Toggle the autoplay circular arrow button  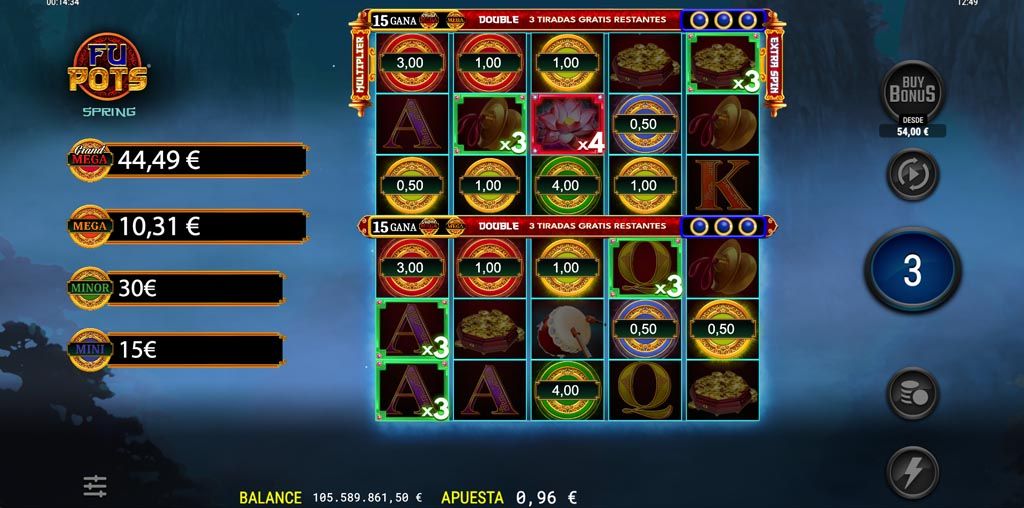[912, 174]
